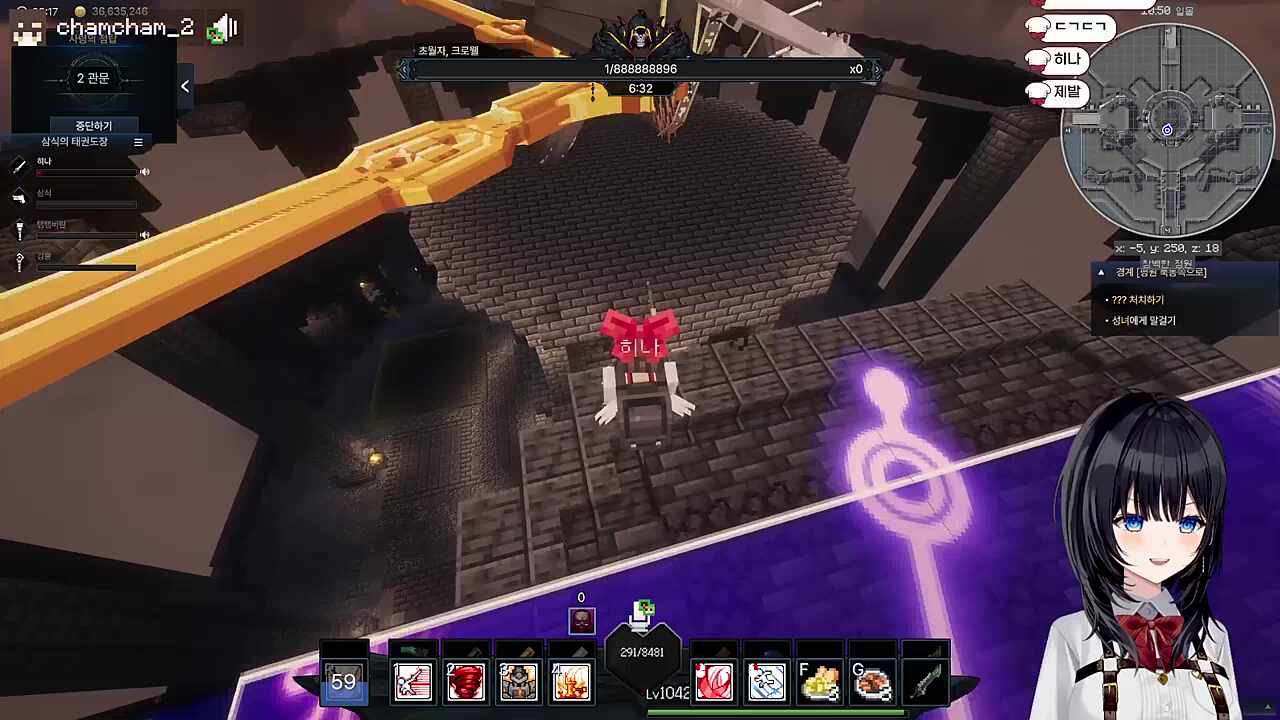Open the party list hamburger menu
1280x720 pixels.
(x=138, y=142)
